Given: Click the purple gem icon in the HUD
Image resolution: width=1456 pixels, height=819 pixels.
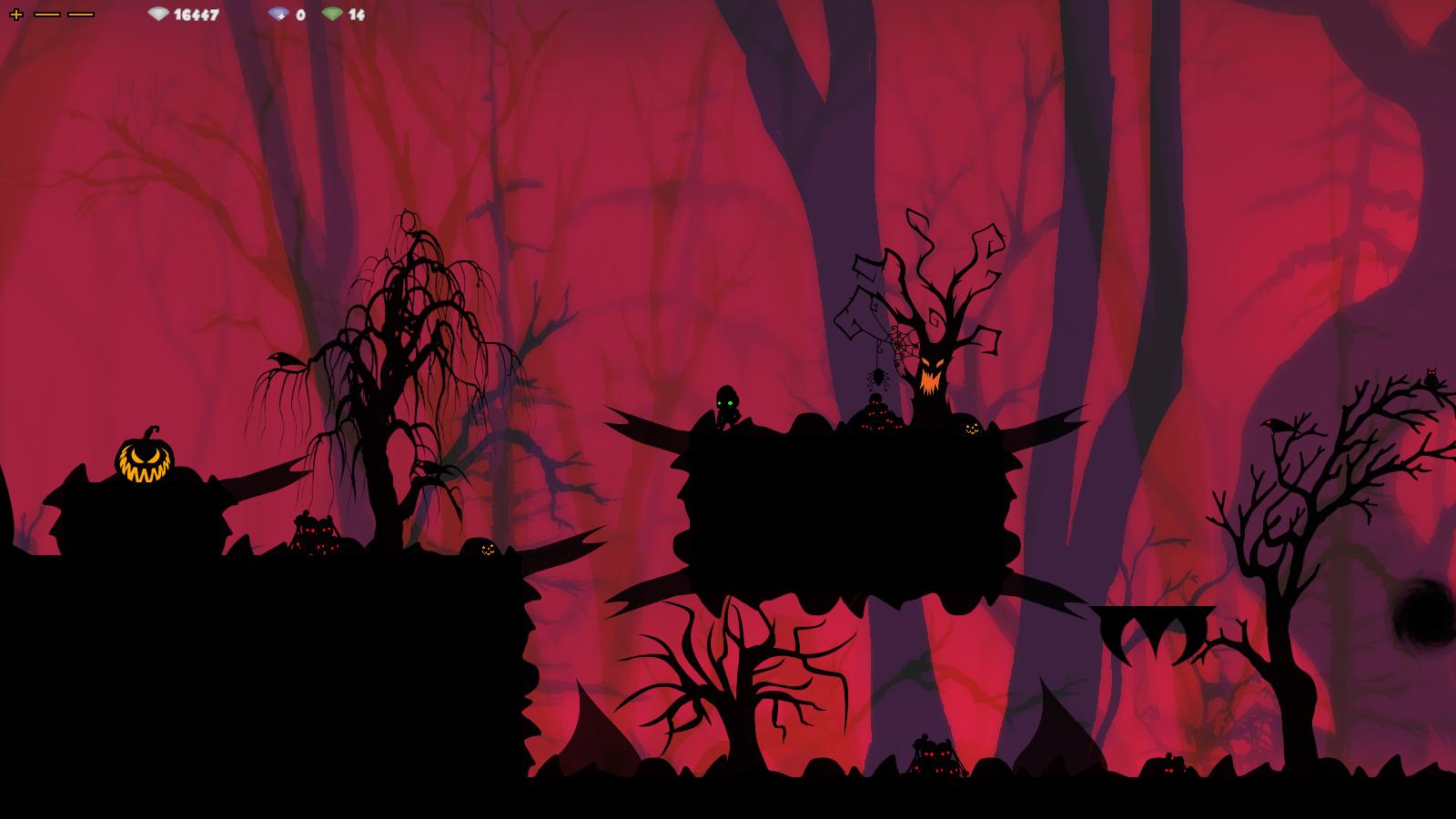Looking at the screenshot, I should 279,14.
